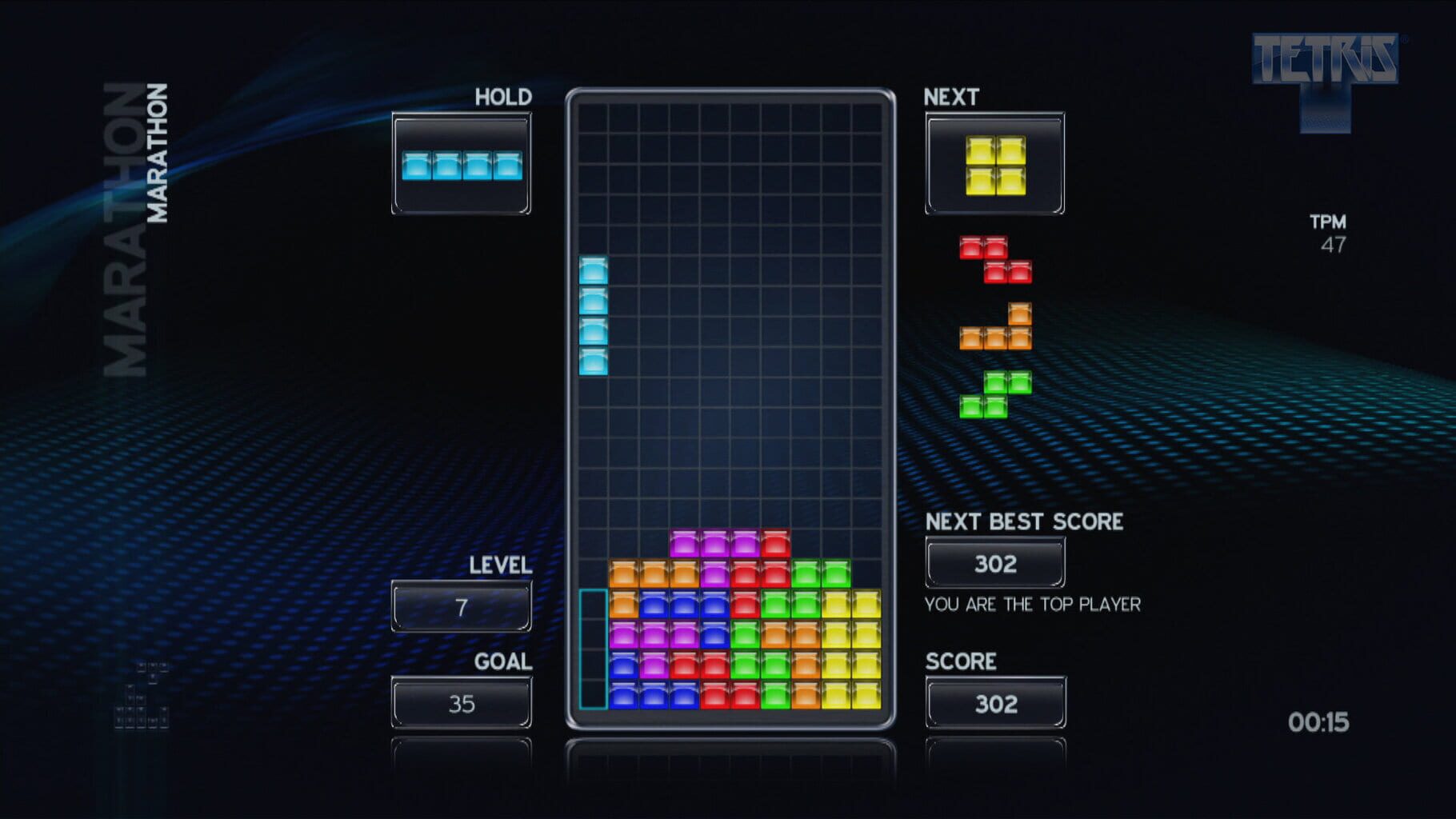Click the NEXT BEST SCORE value of 302

994,564
